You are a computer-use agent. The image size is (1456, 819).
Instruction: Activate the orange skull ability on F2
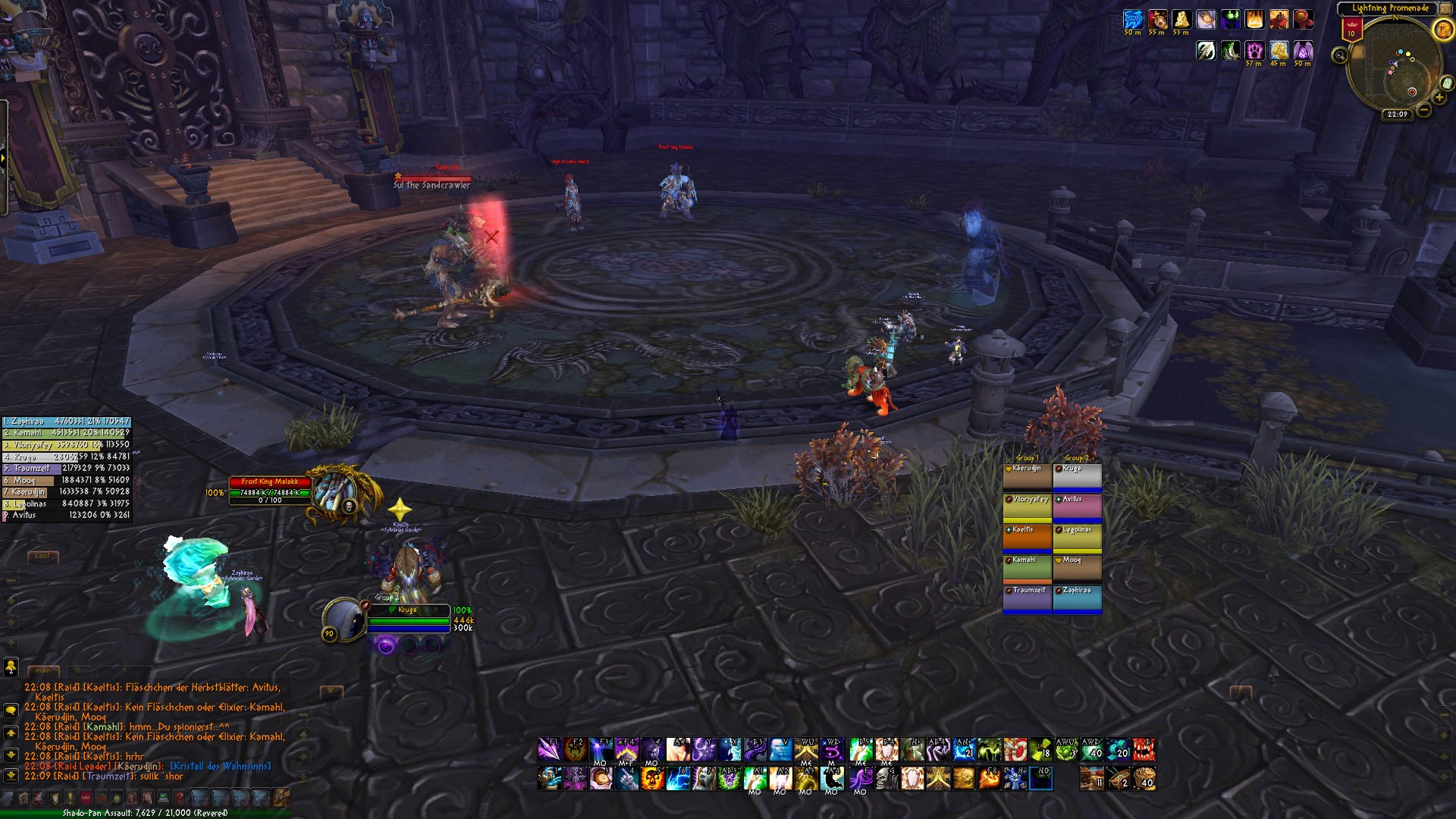(x=575, y=750)
